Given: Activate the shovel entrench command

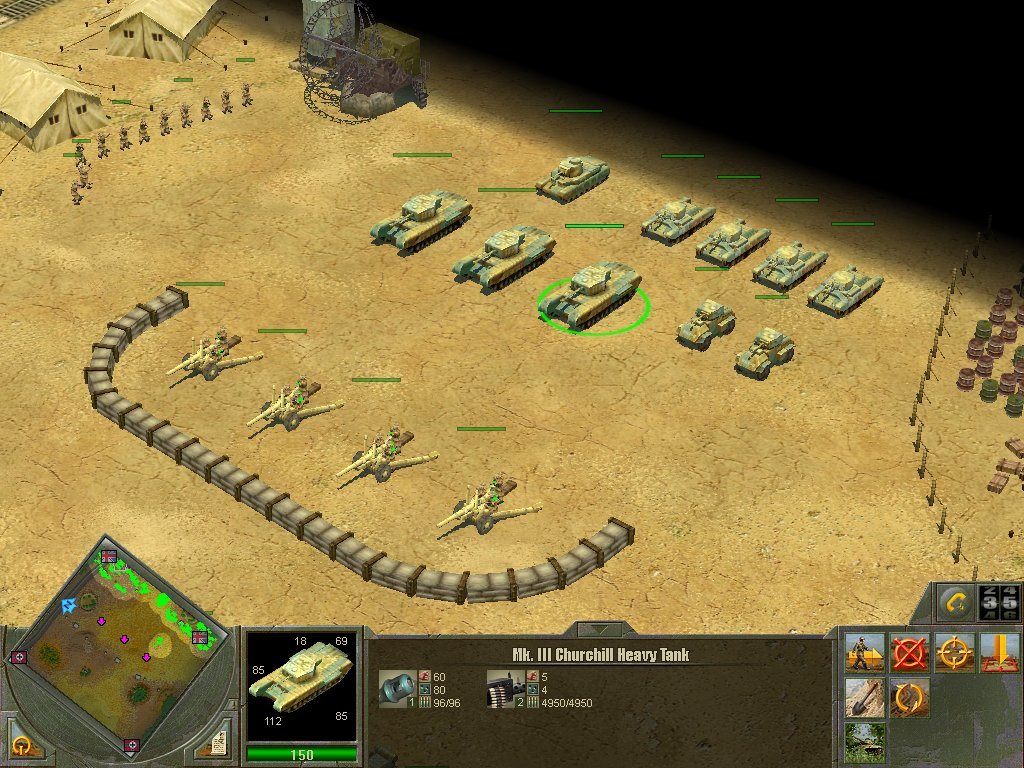Looking at the screenshot, I should [864, 697].
